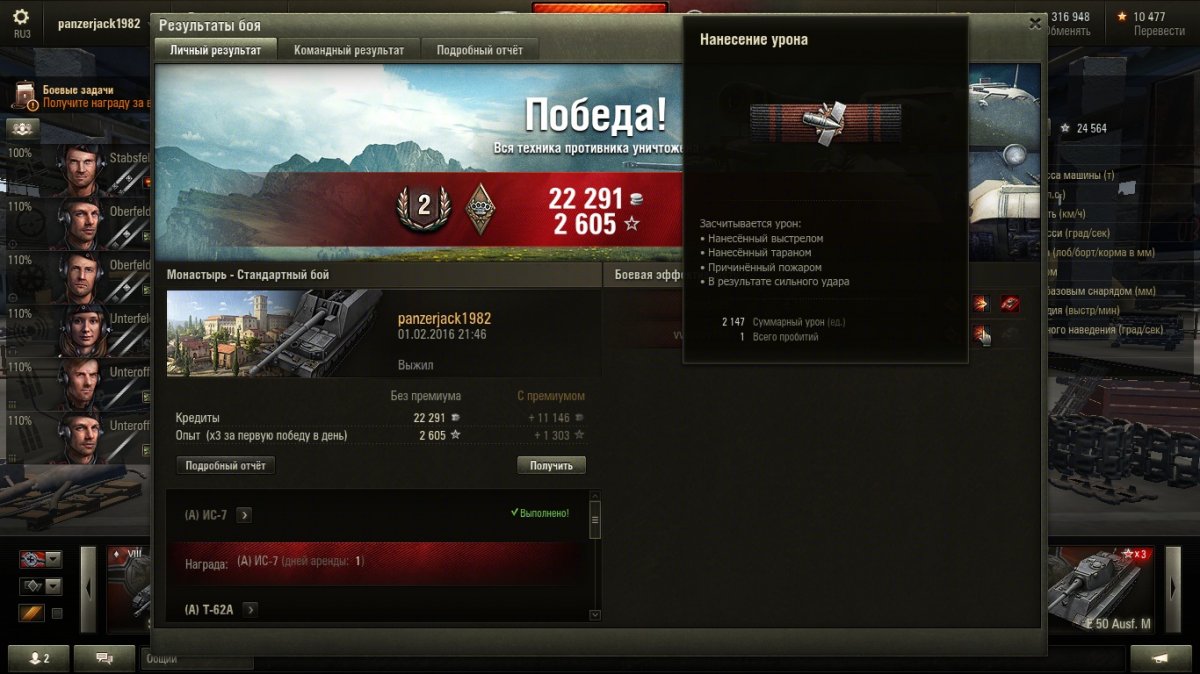Close the battle results window

1034,23
